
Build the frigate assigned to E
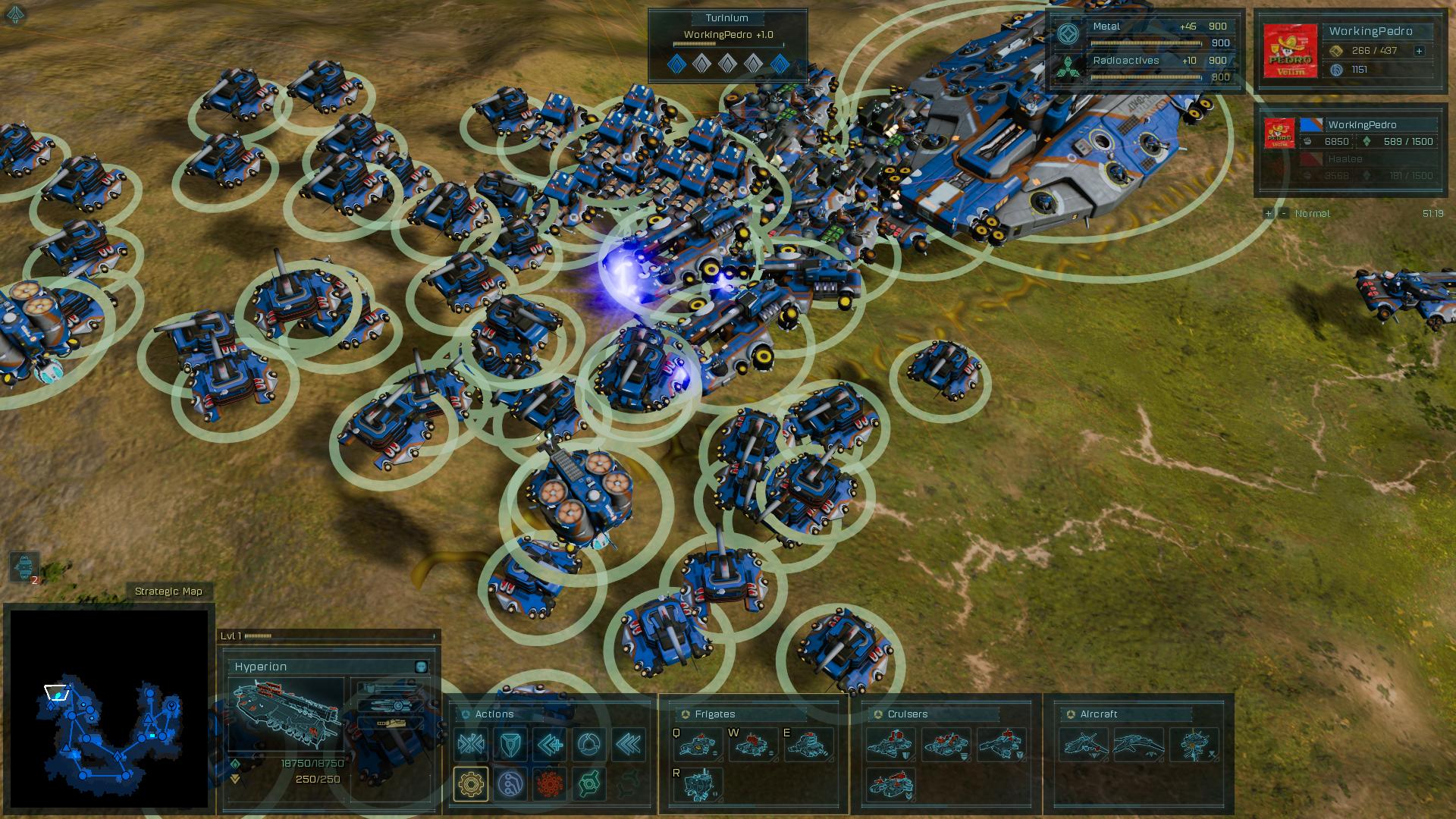click(x=808, y=745)
